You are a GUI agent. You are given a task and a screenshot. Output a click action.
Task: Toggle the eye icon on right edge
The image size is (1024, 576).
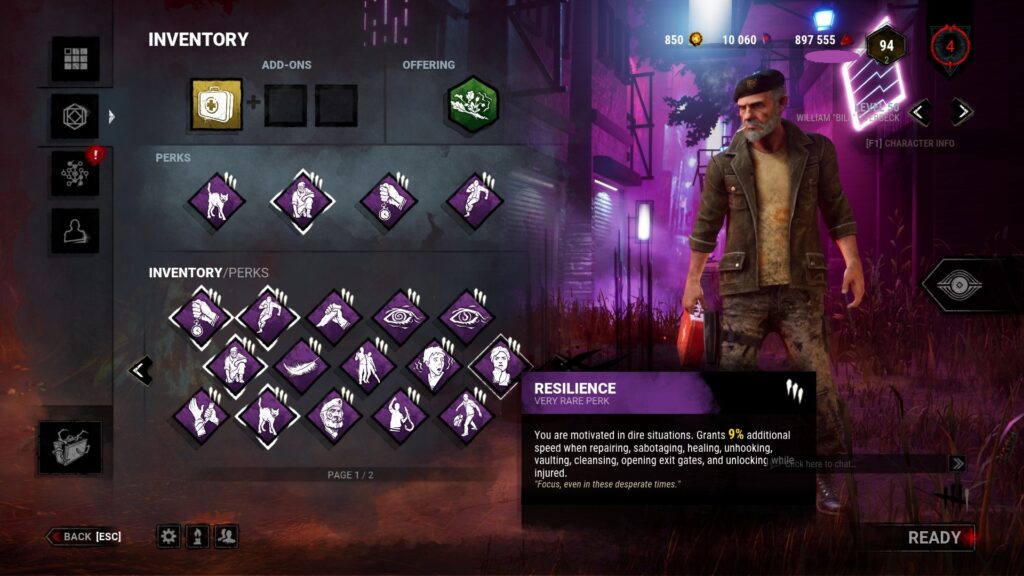966,285
